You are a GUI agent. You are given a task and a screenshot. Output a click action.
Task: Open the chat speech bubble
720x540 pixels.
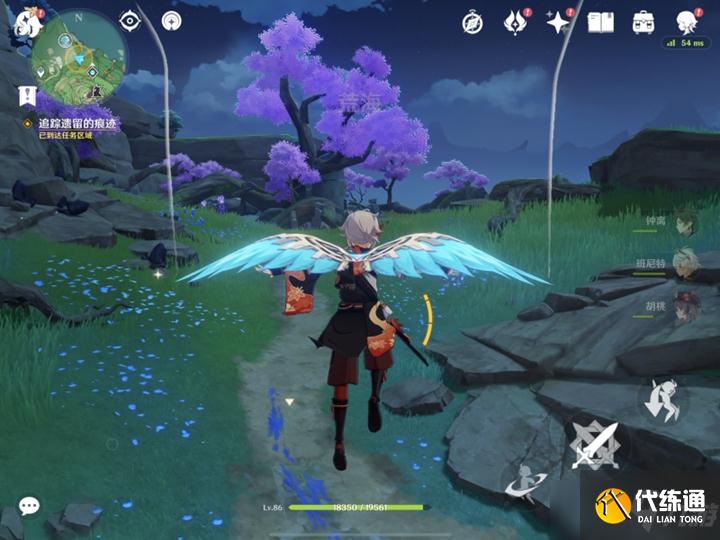coord(29,506)
